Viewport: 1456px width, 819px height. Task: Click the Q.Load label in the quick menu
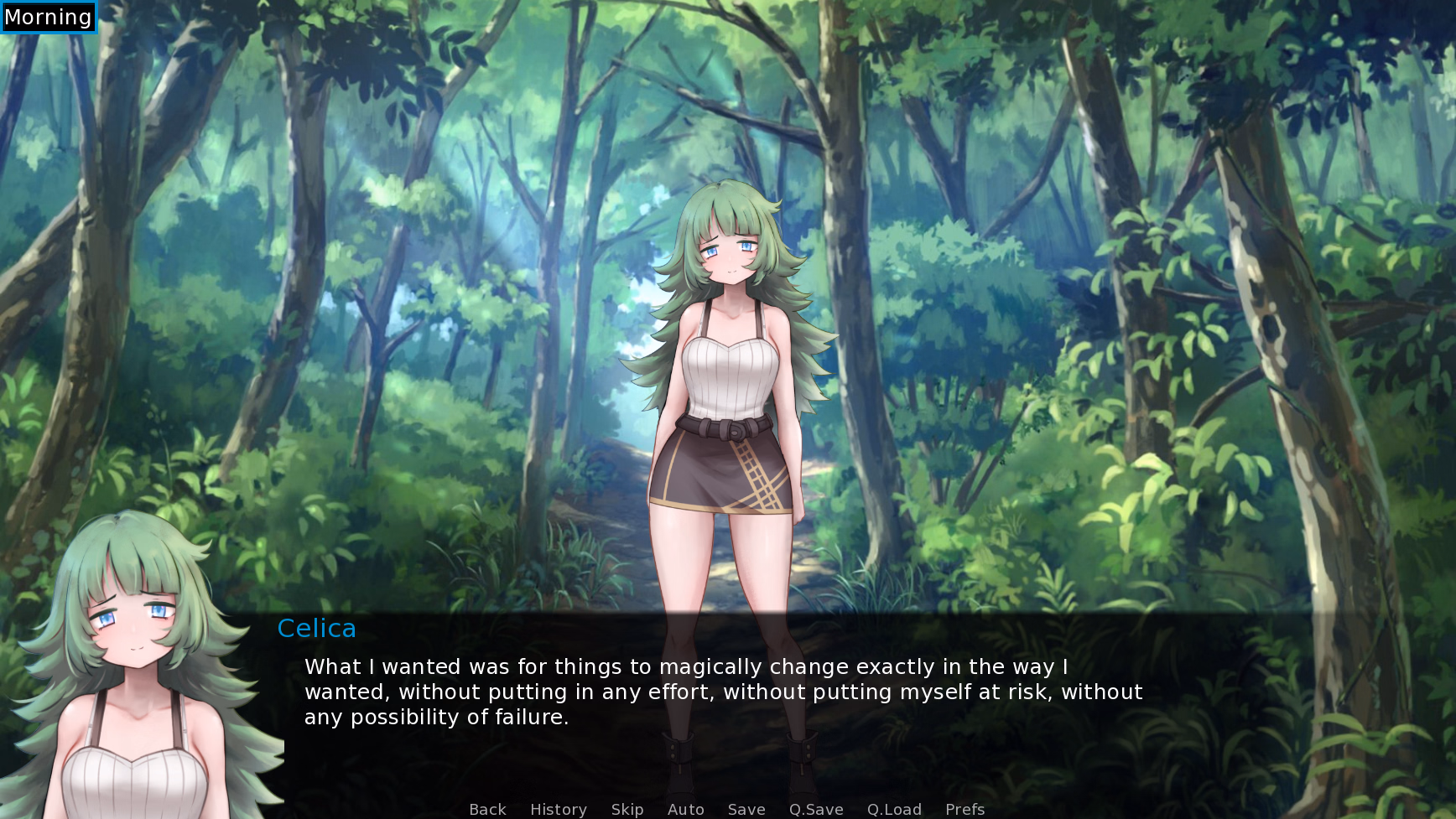click(x=893, y=808)
